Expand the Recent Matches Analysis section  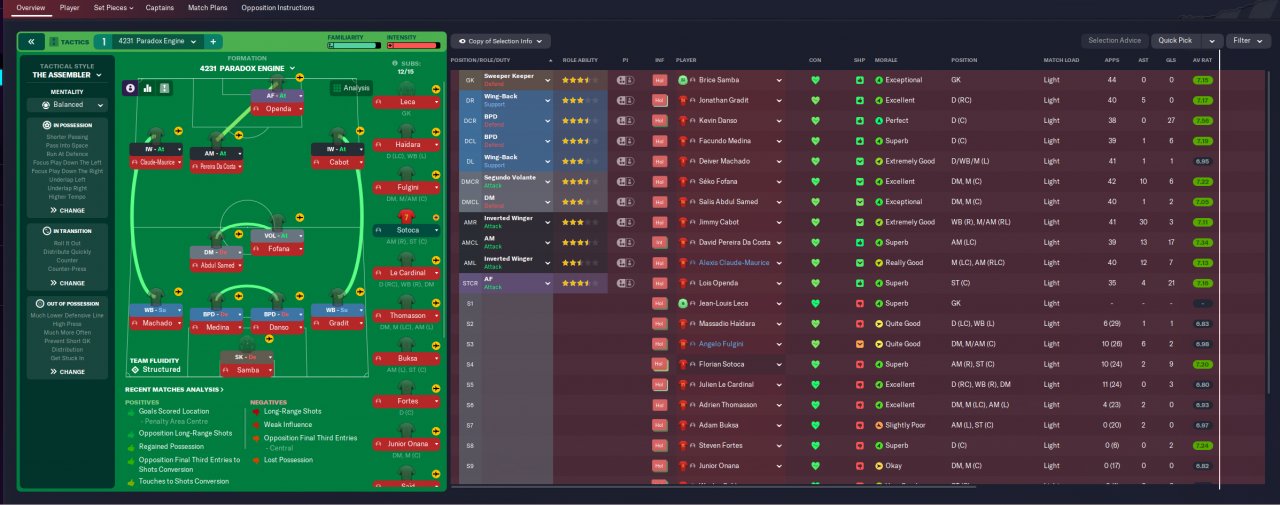coord(175,390)
